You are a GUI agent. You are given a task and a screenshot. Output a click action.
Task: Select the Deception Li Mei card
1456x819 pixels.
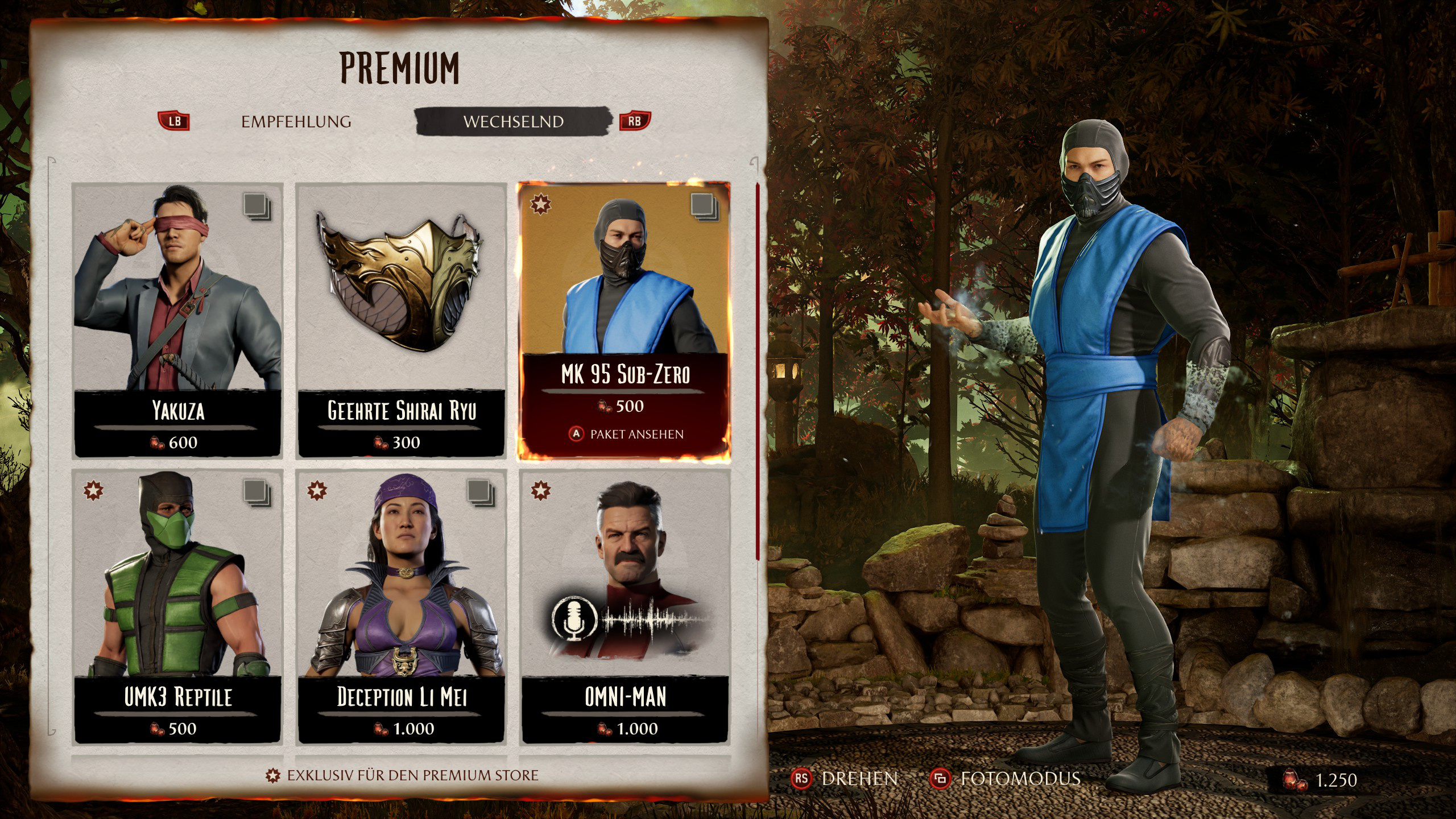pos(401,606)
